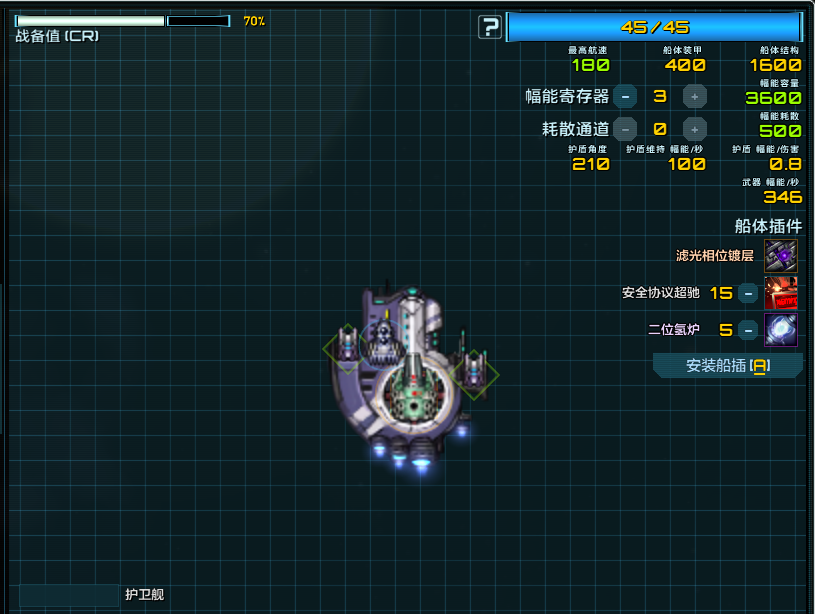815x614 pixels.
Task: Select the 安全协议超驰 hullmod icon
Action: tap(781, 293)
